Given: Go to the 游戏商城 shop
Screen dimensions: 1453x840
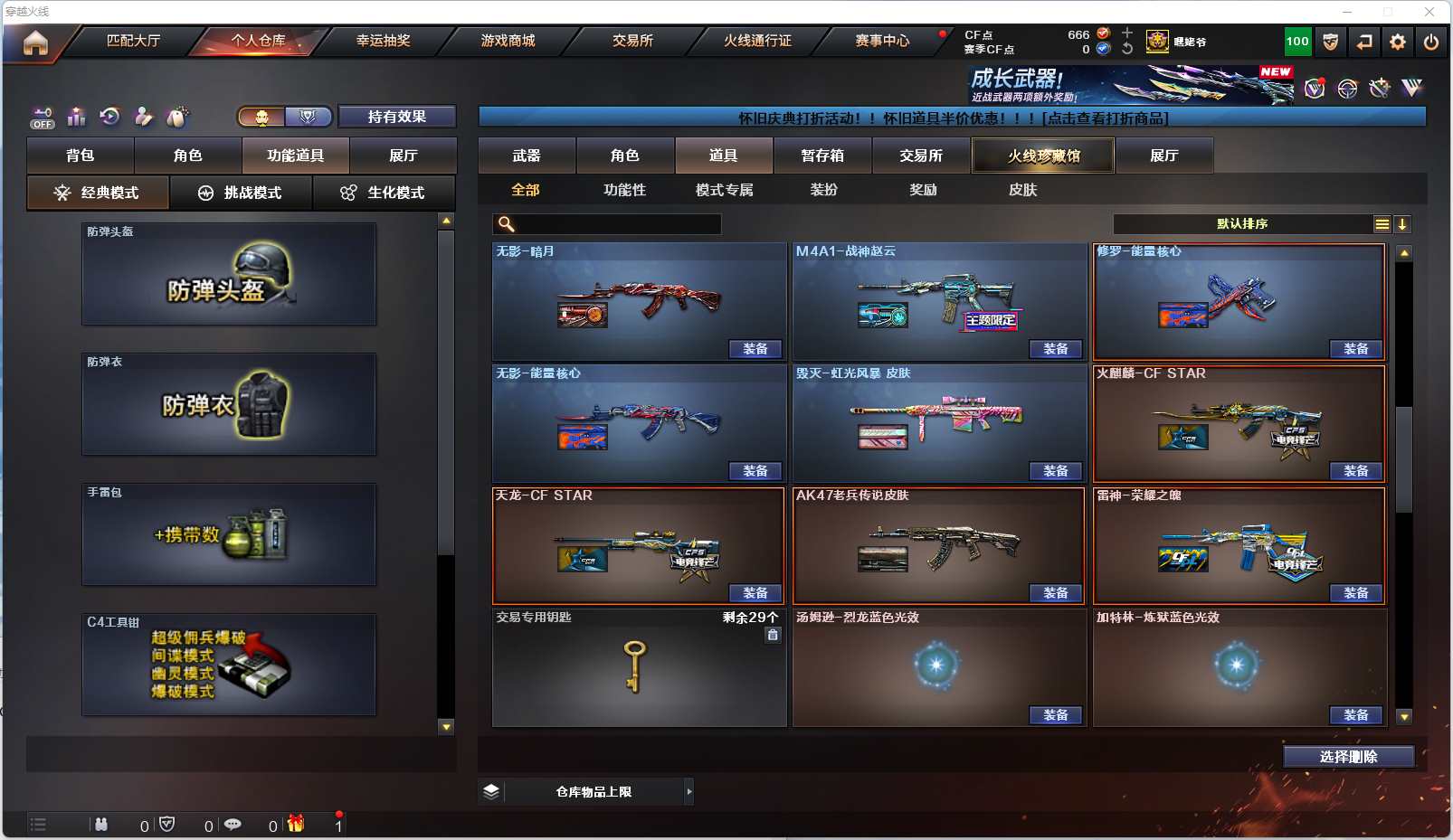Looking at the screenshot, I should (508, 41).
